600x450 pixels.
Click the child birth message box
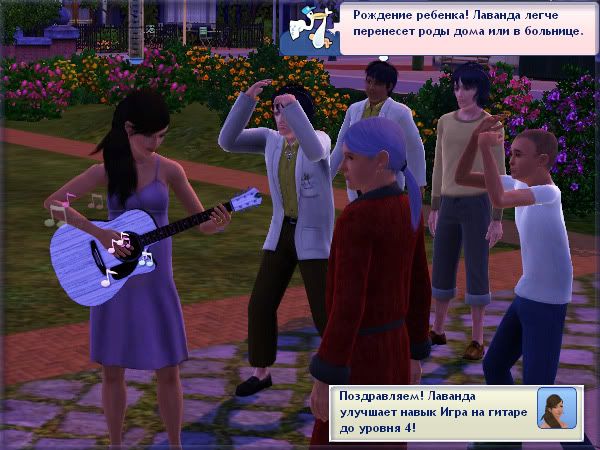pos(466,27)
